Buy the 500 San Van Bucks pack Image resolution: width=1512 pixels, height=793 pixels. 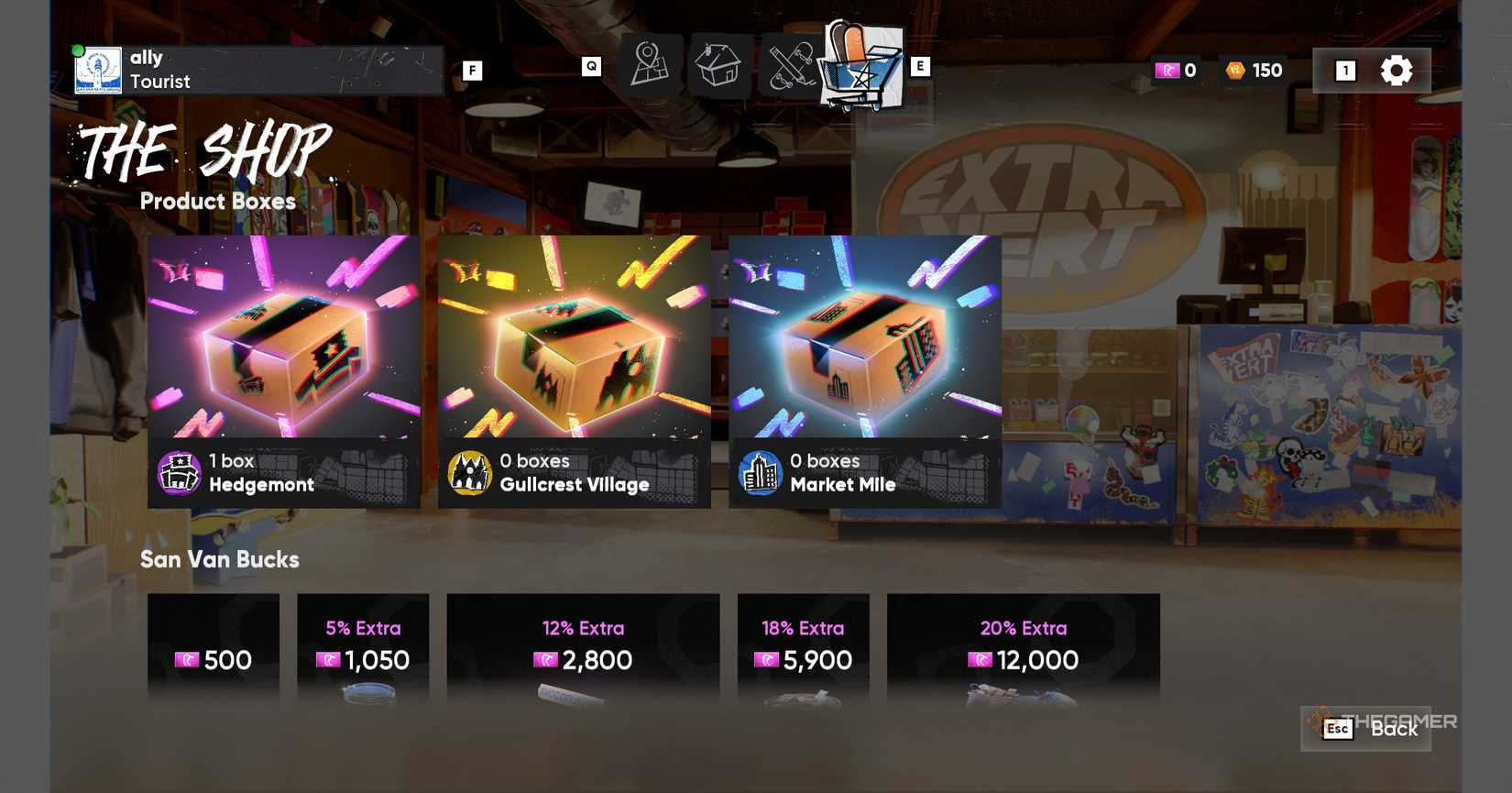(x=214, y=658)
